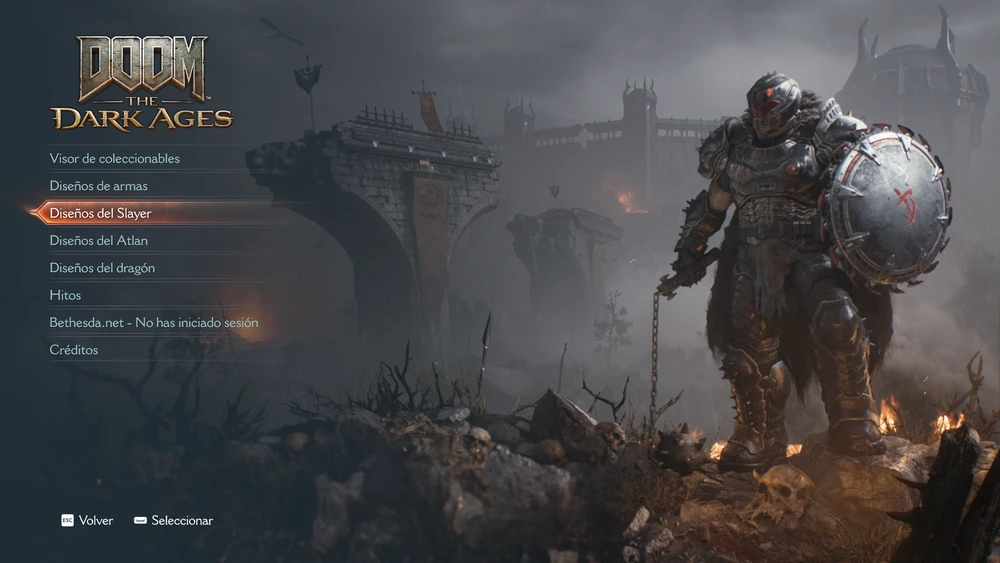The width and height of the screenshot is (1000, 563).
Task: Go to Diseños del dragón
Action: pyautogui.click(x=102, y=268)
